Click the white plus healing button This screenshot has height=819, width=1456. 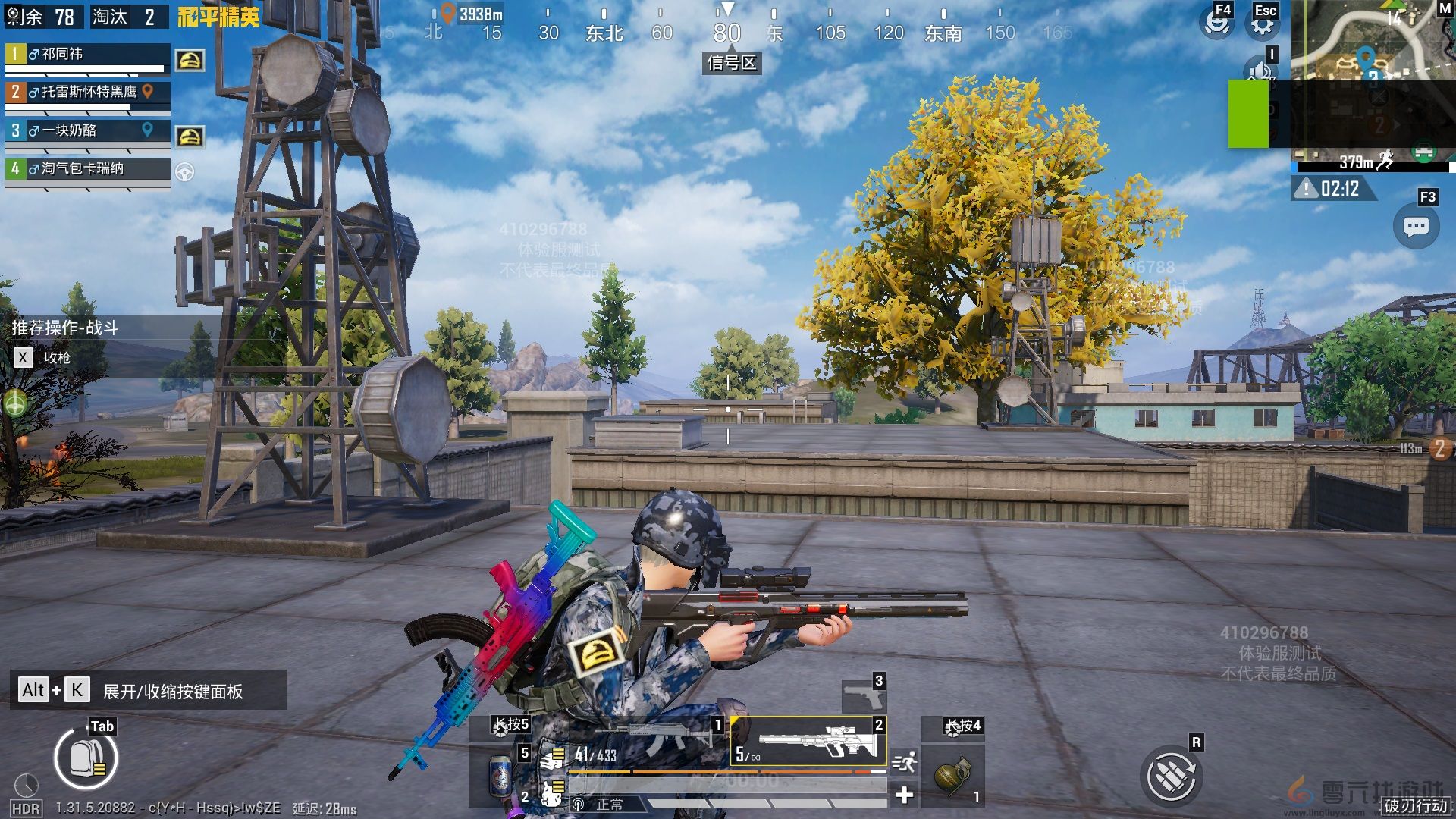point(904,795)
